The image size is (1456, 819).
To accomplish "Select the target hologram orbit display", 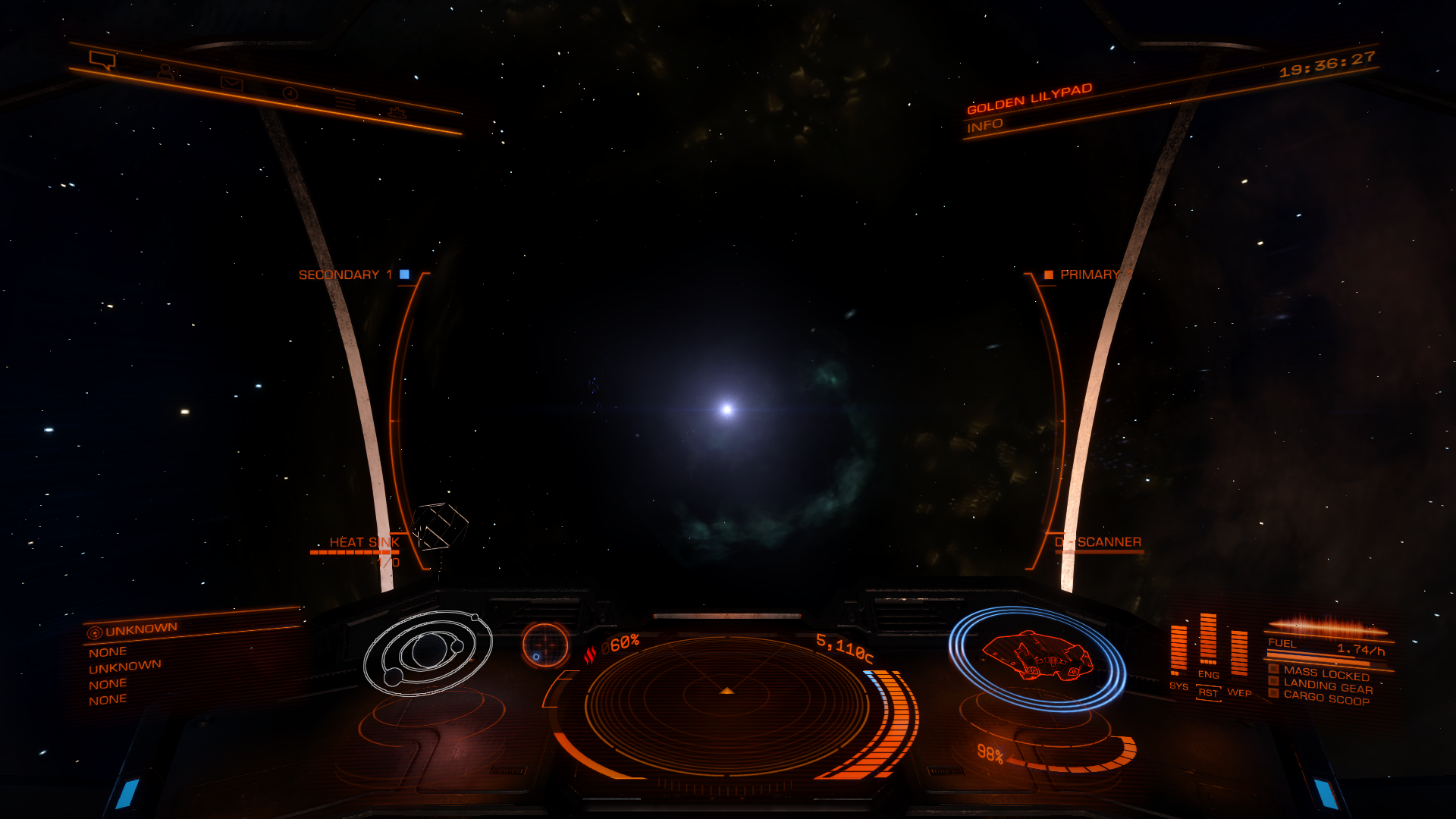I will pos(428,653).
